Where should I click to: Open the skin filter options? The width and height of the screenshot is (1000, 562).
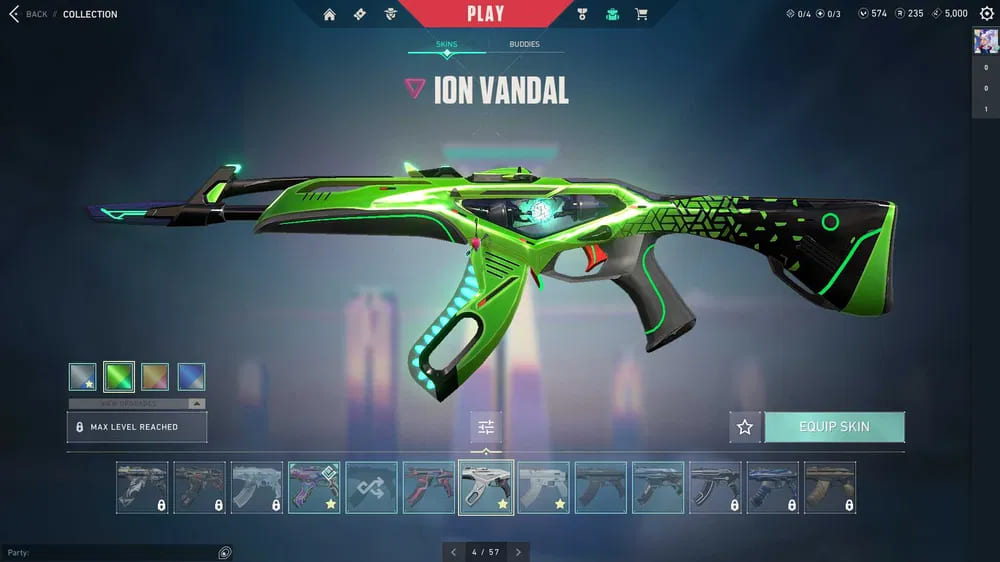pyautogui.click(x=486, y=428)
